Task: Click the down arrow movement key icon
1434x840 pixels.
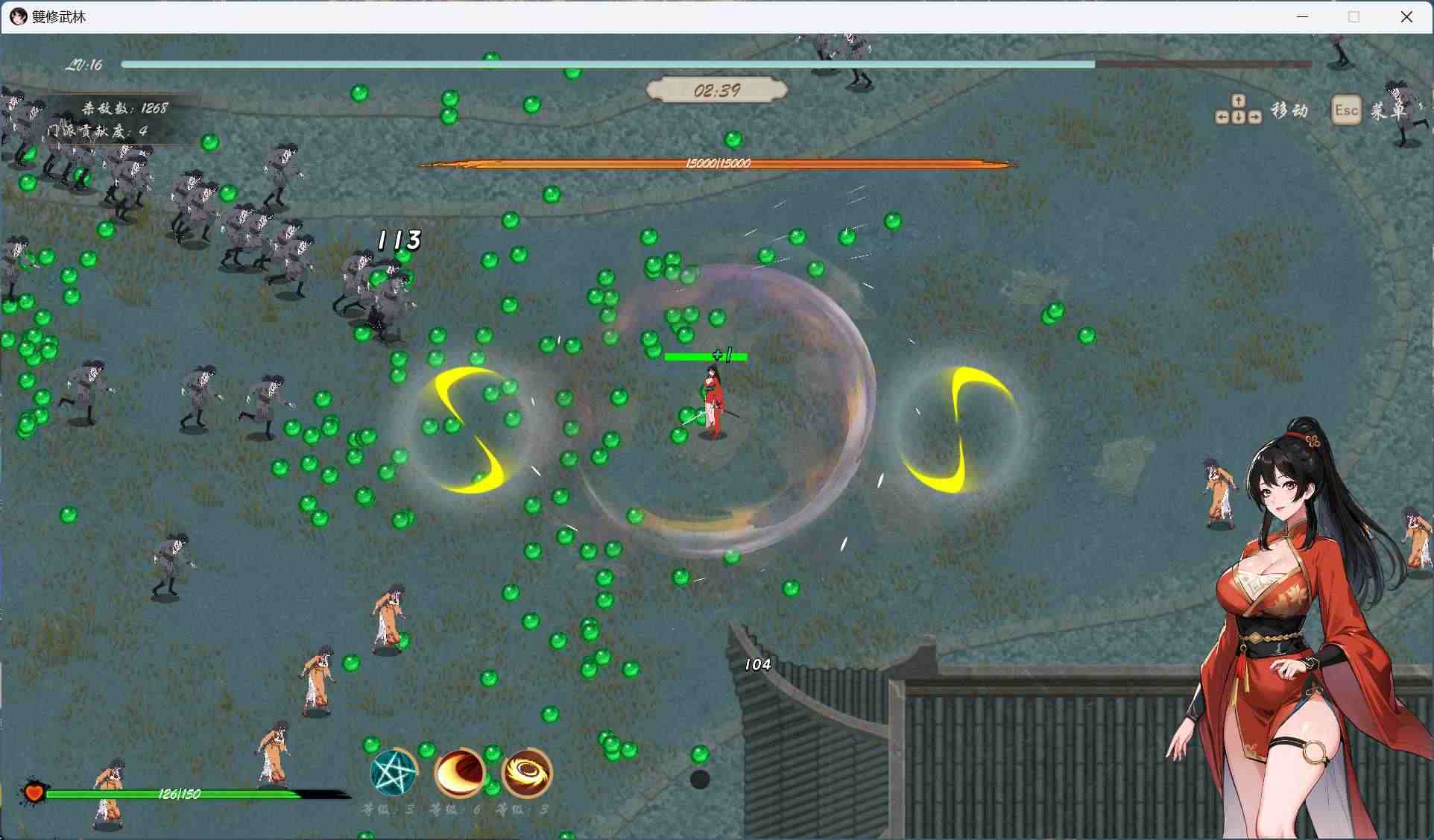Action: click(x=1238, y=117)
